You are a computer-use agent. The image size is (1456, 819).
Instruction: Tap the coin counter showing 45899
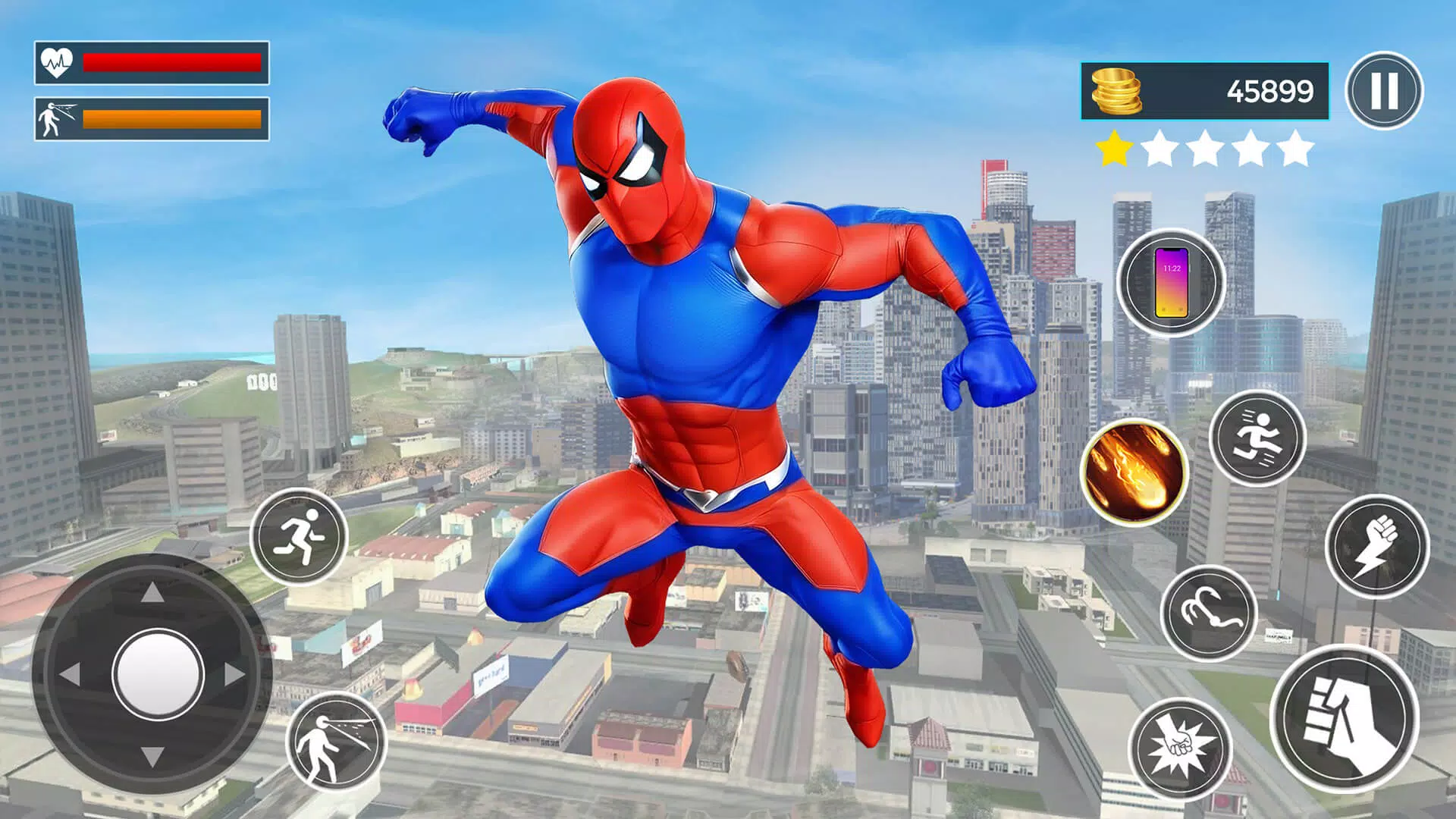tap(1269, 89)
